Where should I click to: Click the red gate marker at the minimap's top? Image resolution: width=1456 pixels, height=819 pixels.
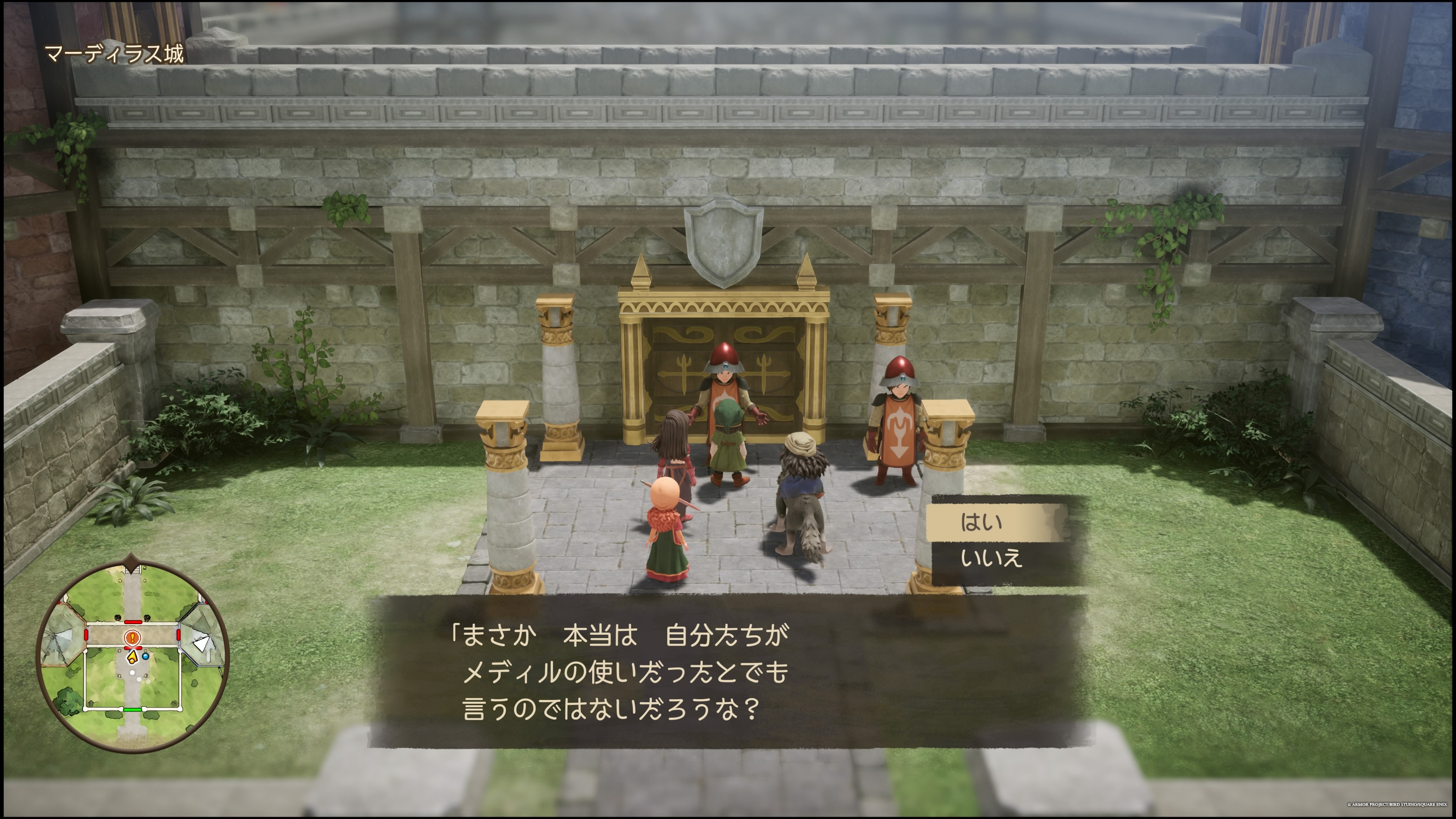click(x=133, y=622)
